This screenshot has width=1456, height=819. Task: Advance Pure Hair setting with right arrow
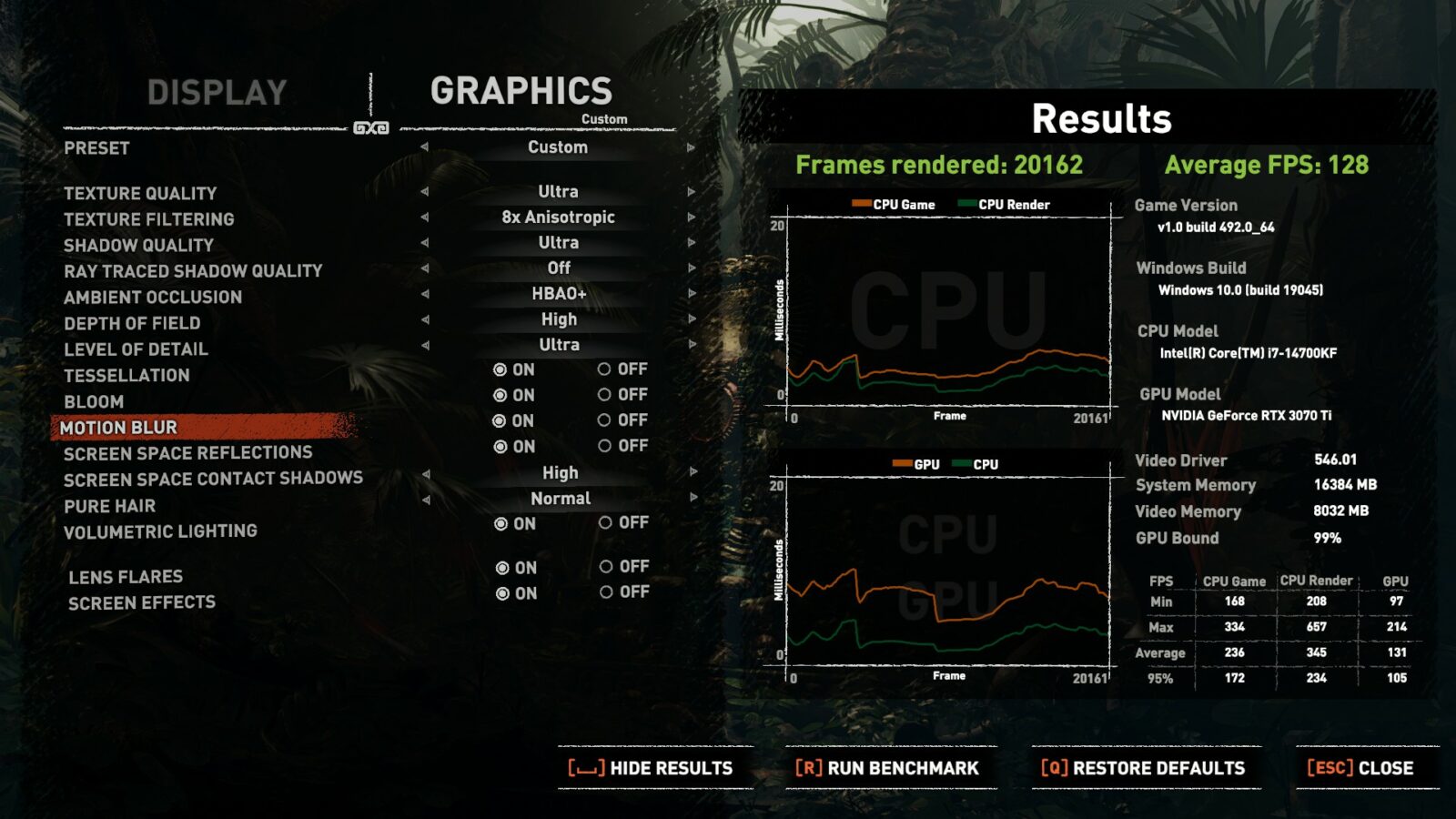pyautogui.click(x=693, y=498)
